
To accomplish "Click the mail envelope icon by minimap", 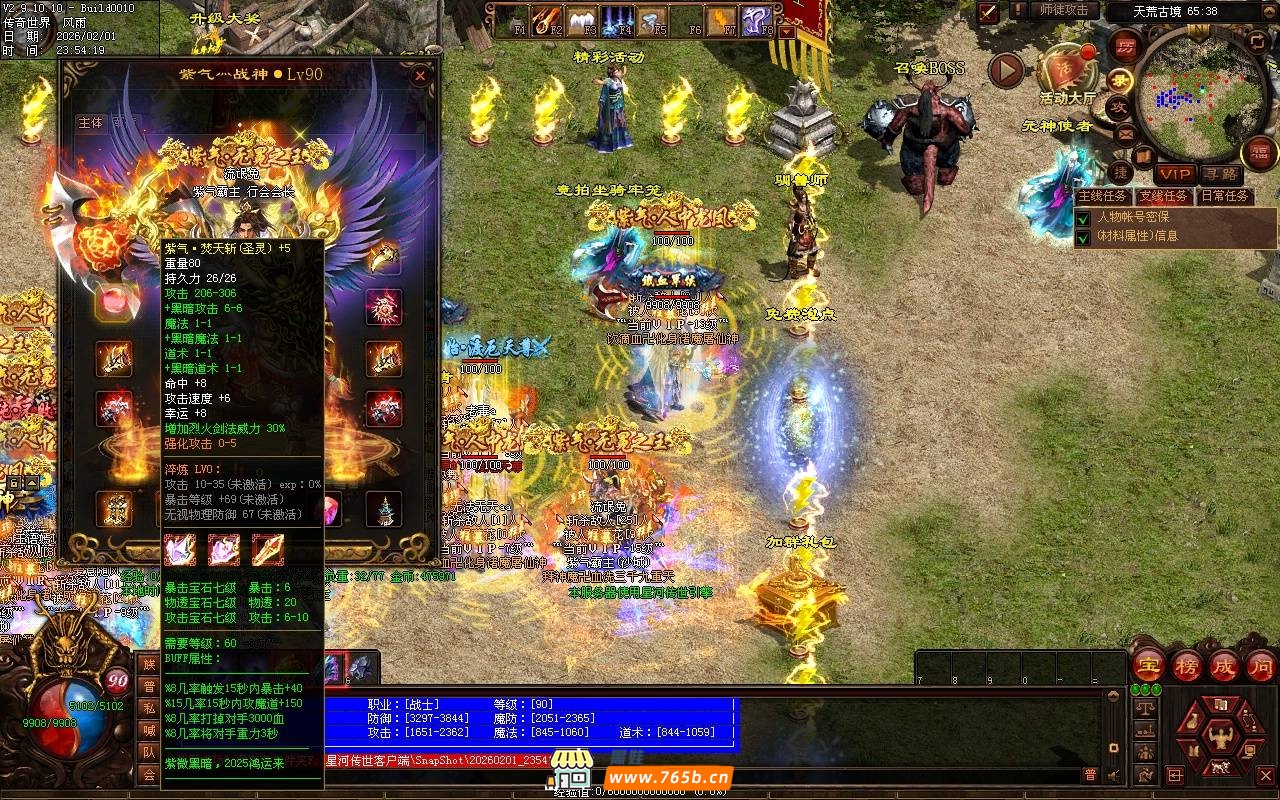I will pyautogui.click(x=1125, y=133).
